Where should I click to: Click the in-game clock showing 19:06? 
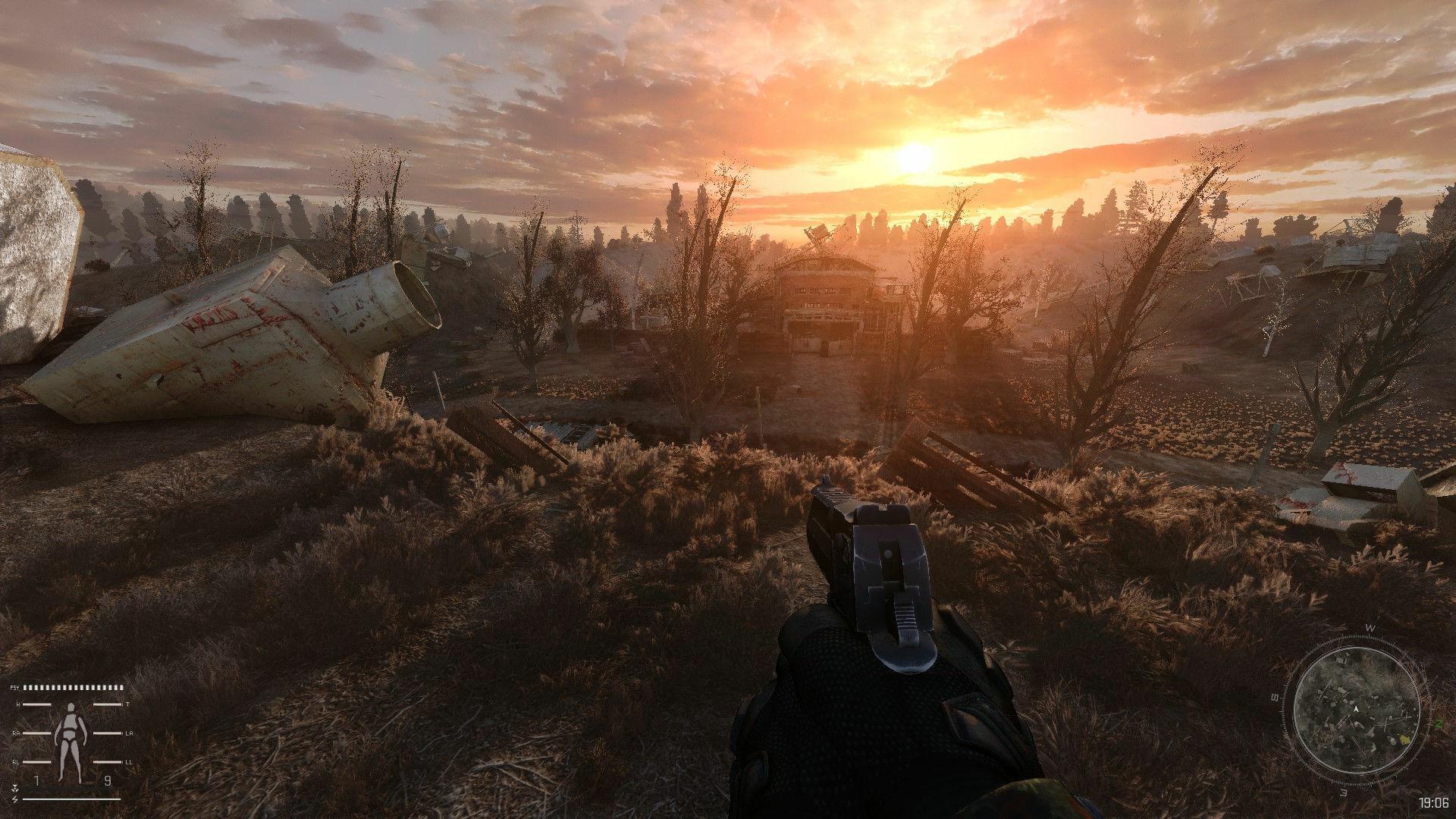click(x=1433, y=802)
